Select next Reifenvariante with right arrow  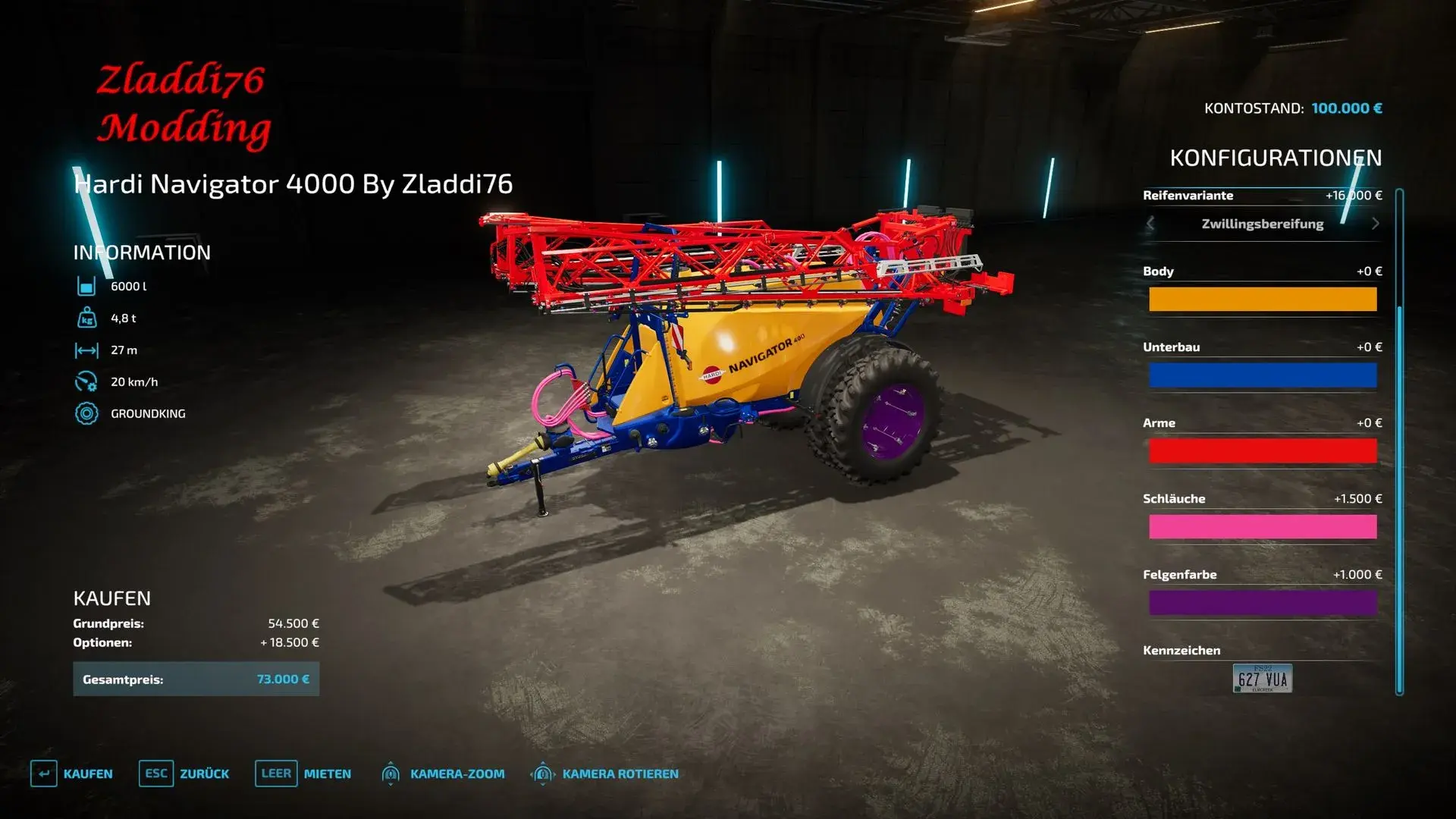1375,224
